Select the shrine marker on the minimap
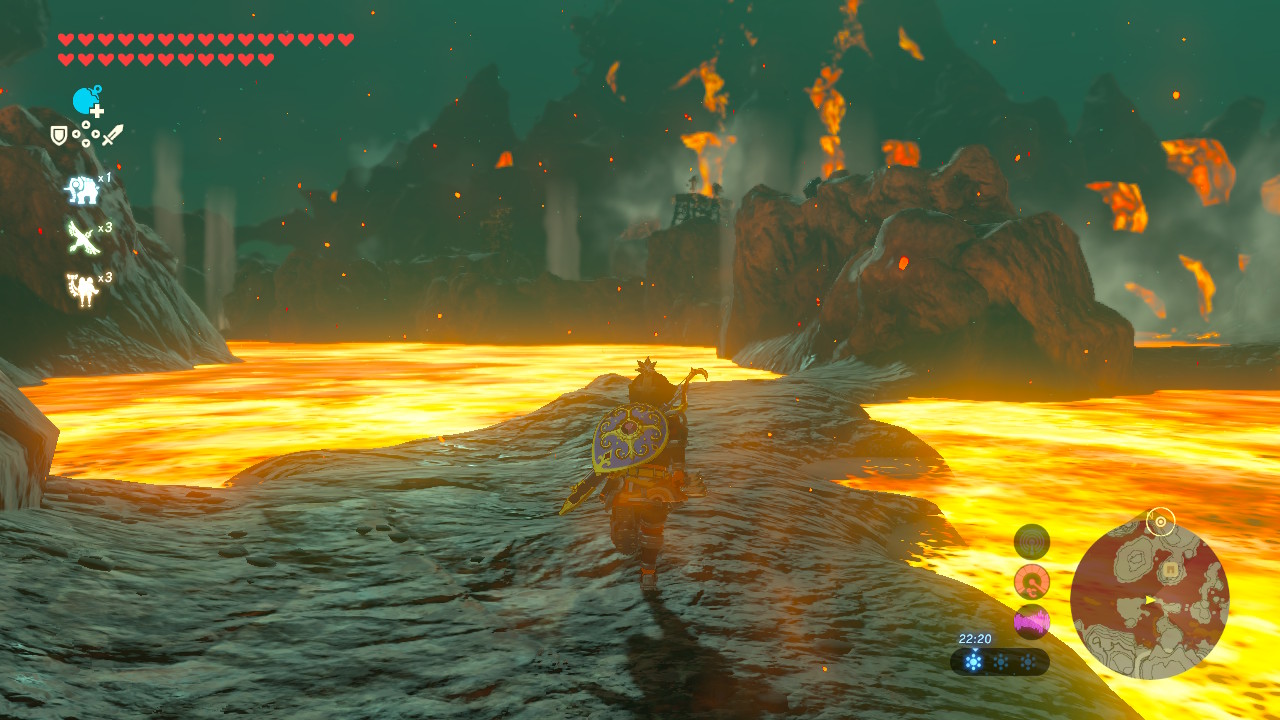Screen dimensions: 1280x720 coord(1169,571)
